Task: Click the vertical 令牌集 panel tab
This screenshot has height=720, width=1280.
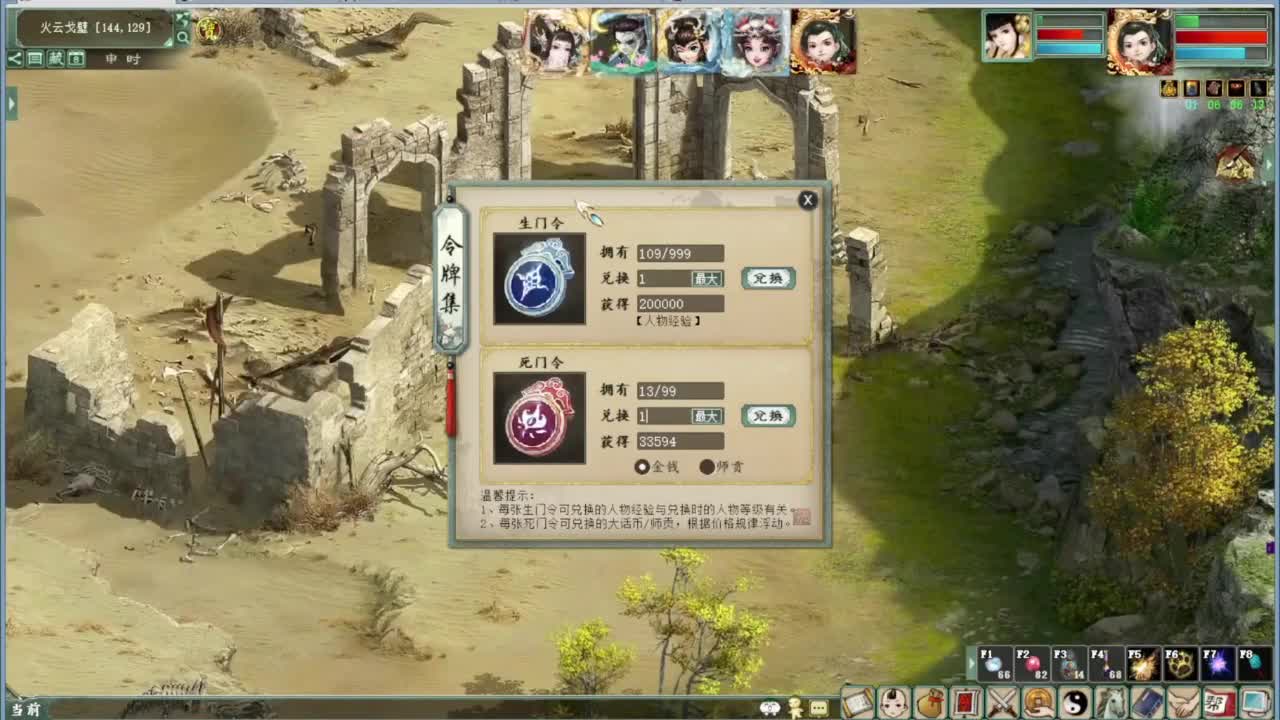Action: coord(451,275)
